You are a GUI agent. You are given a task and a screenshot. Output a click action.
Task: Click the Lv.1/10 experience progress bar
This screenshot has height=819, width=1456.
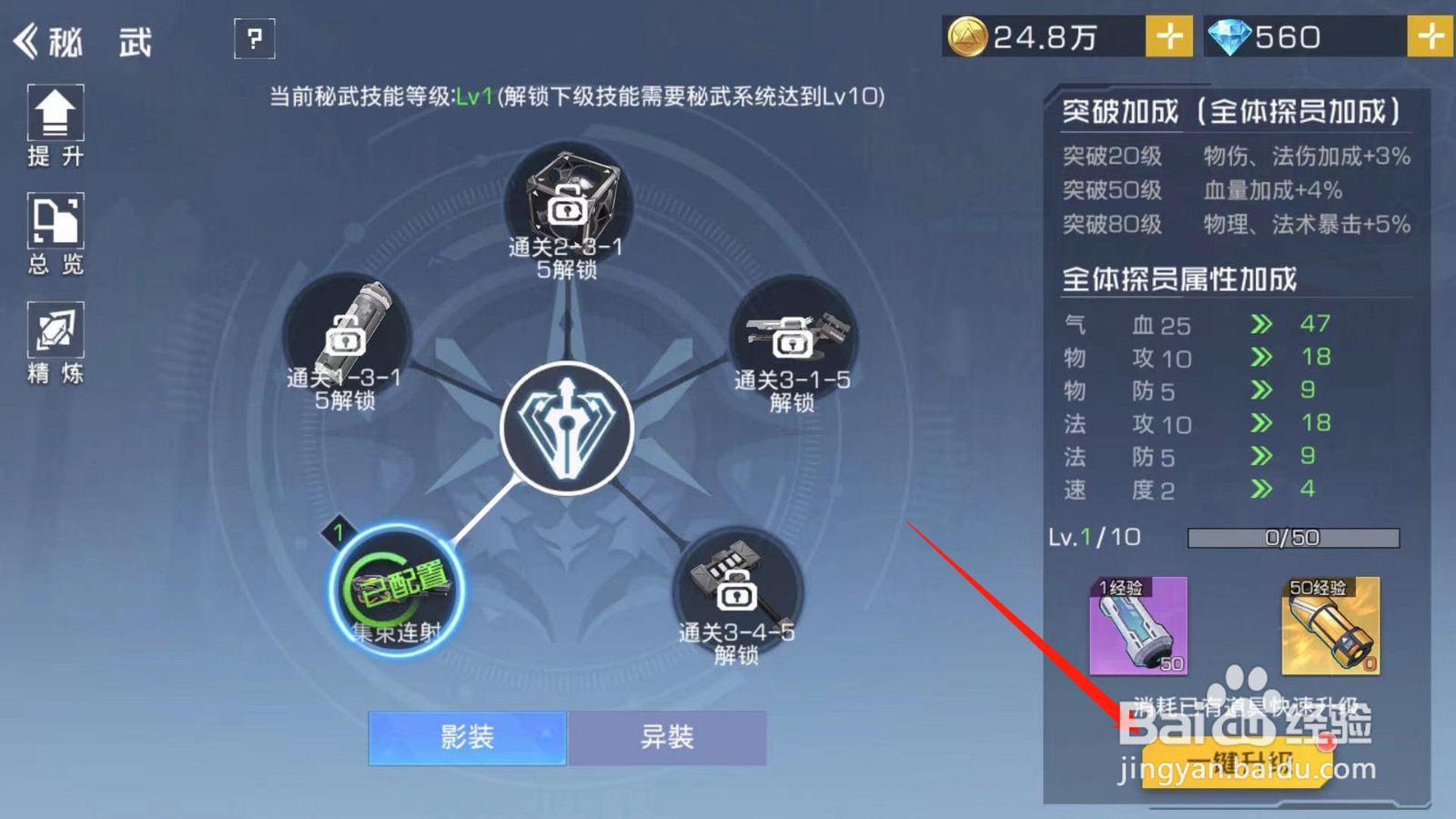point(1292,538)
